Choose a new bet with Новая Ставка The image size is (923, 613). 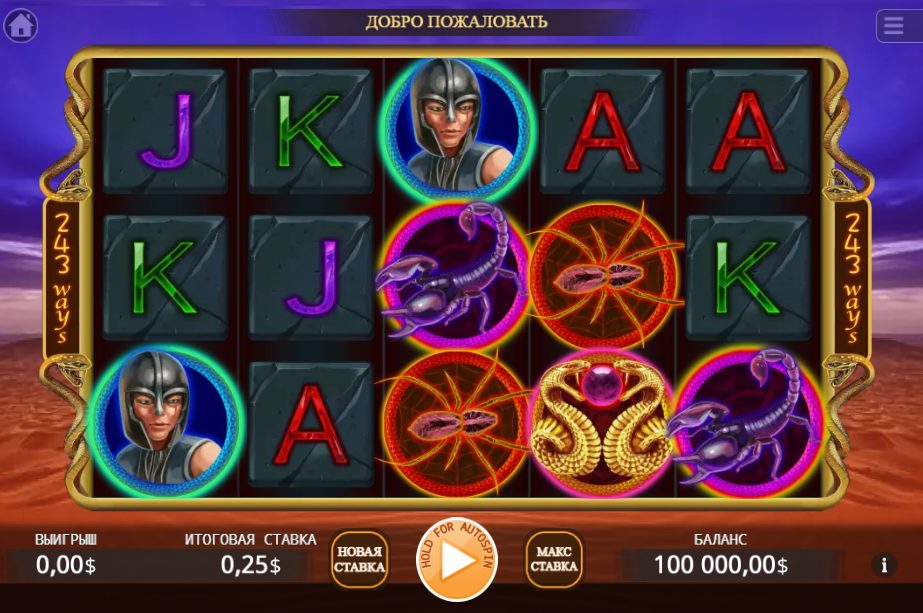click(x=360, y=559)
